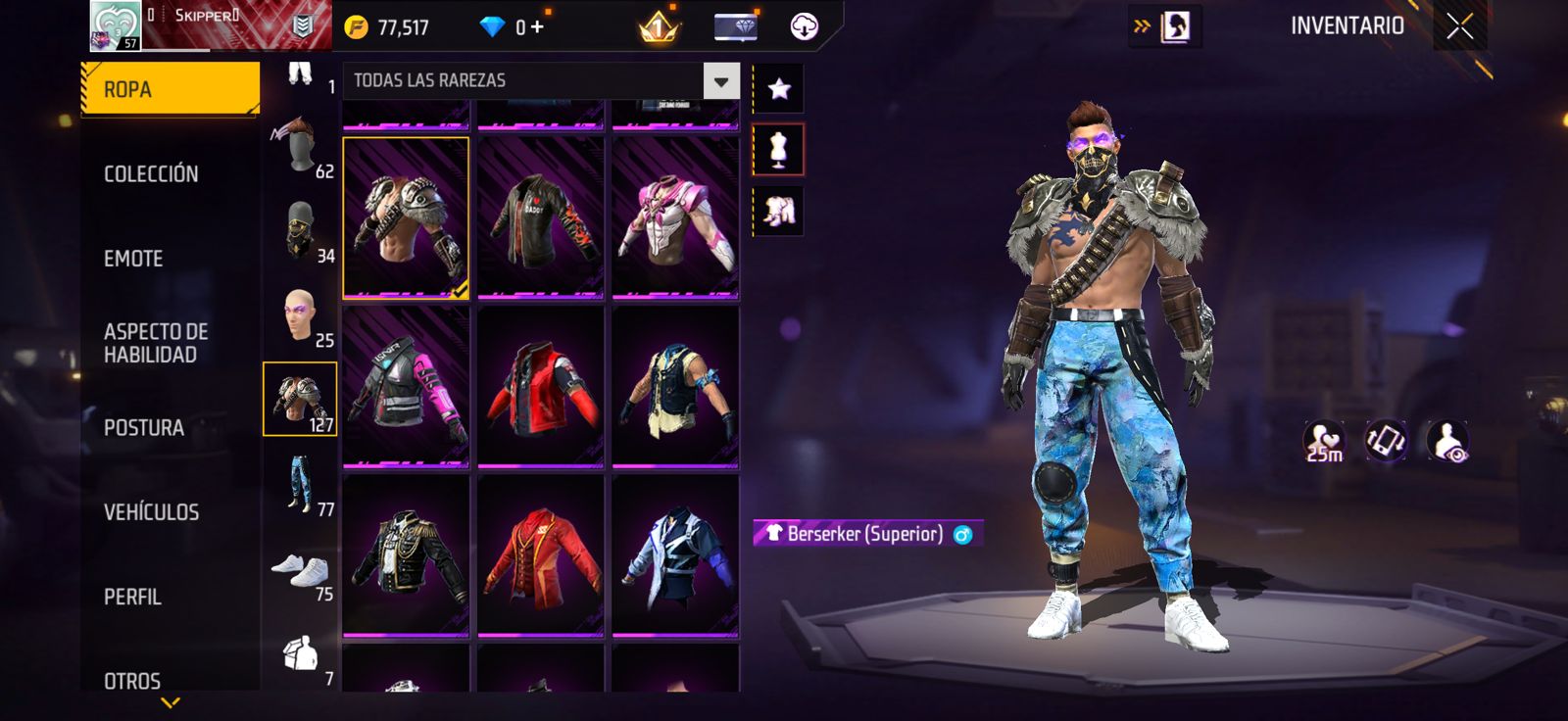Click the mannequin outfit view icon
Viewport: 1568px width, 721px height.
(779, 150)
